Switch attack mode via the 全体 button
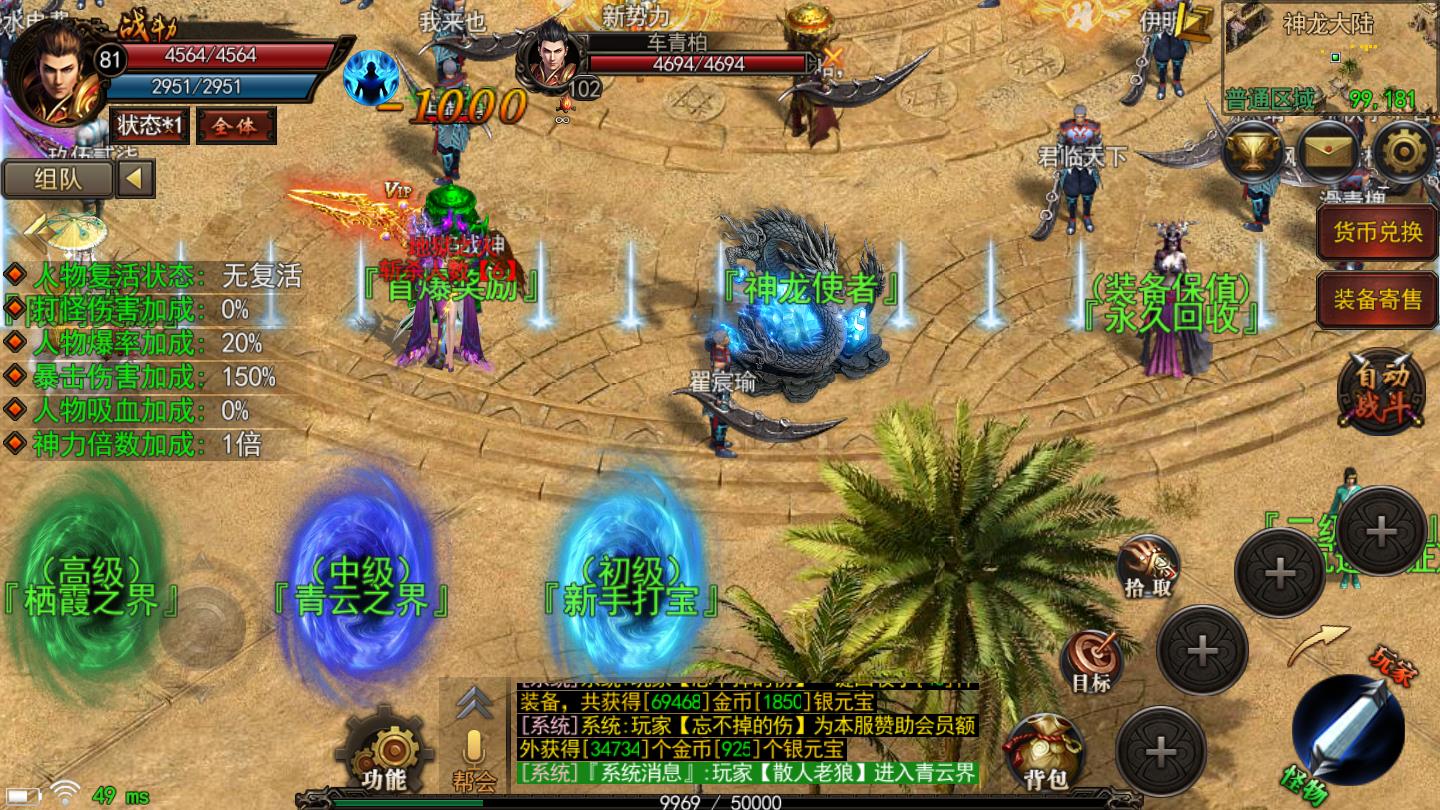Viewport: 1440px width, 810px height. click(236, 126)
